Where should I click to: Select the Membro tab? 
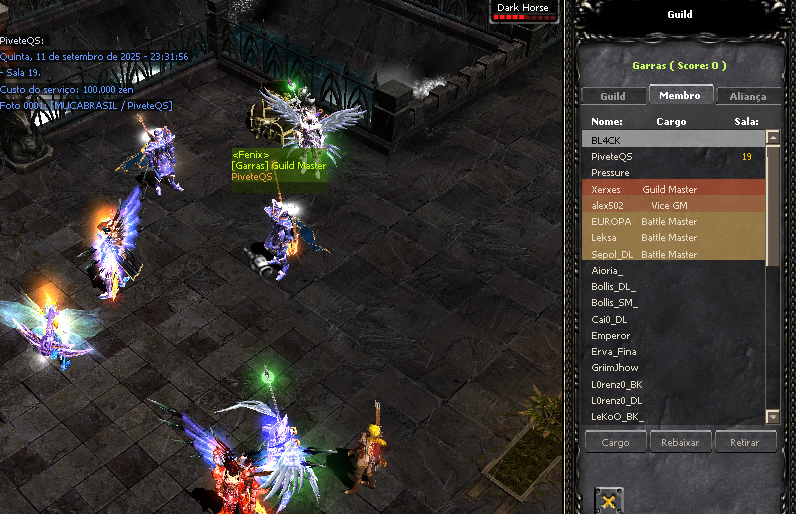pyautogui.click(x=681, y=95)
